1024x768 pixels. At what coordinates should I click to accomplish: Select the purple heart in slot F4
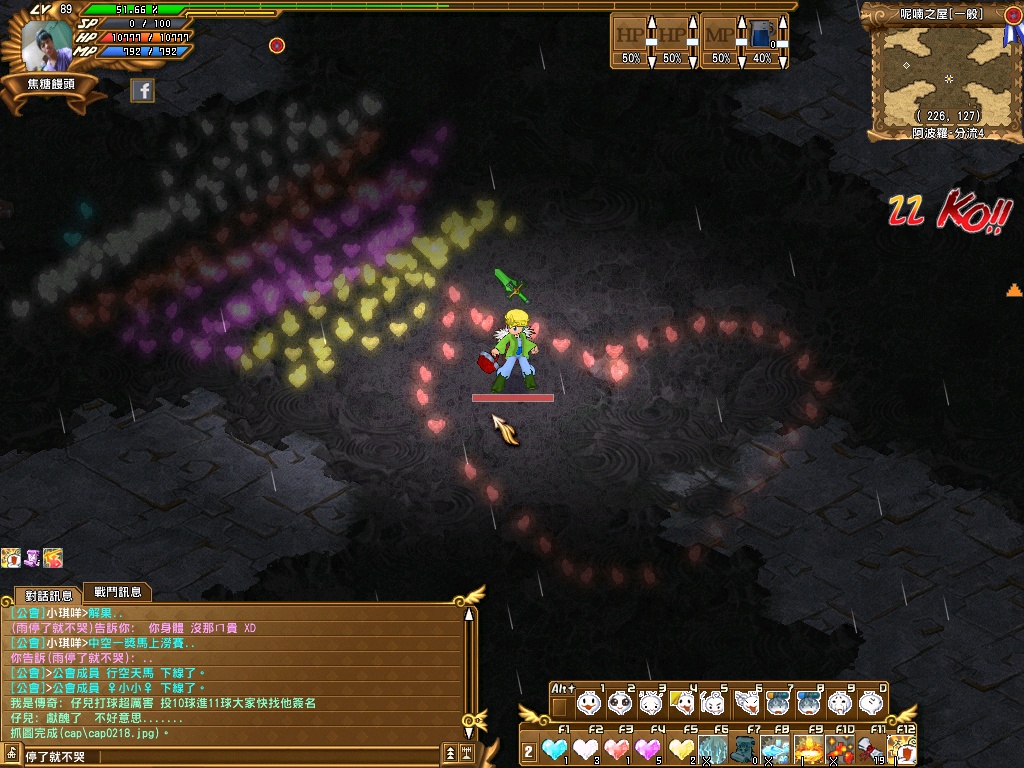click(x=649, y=748)
